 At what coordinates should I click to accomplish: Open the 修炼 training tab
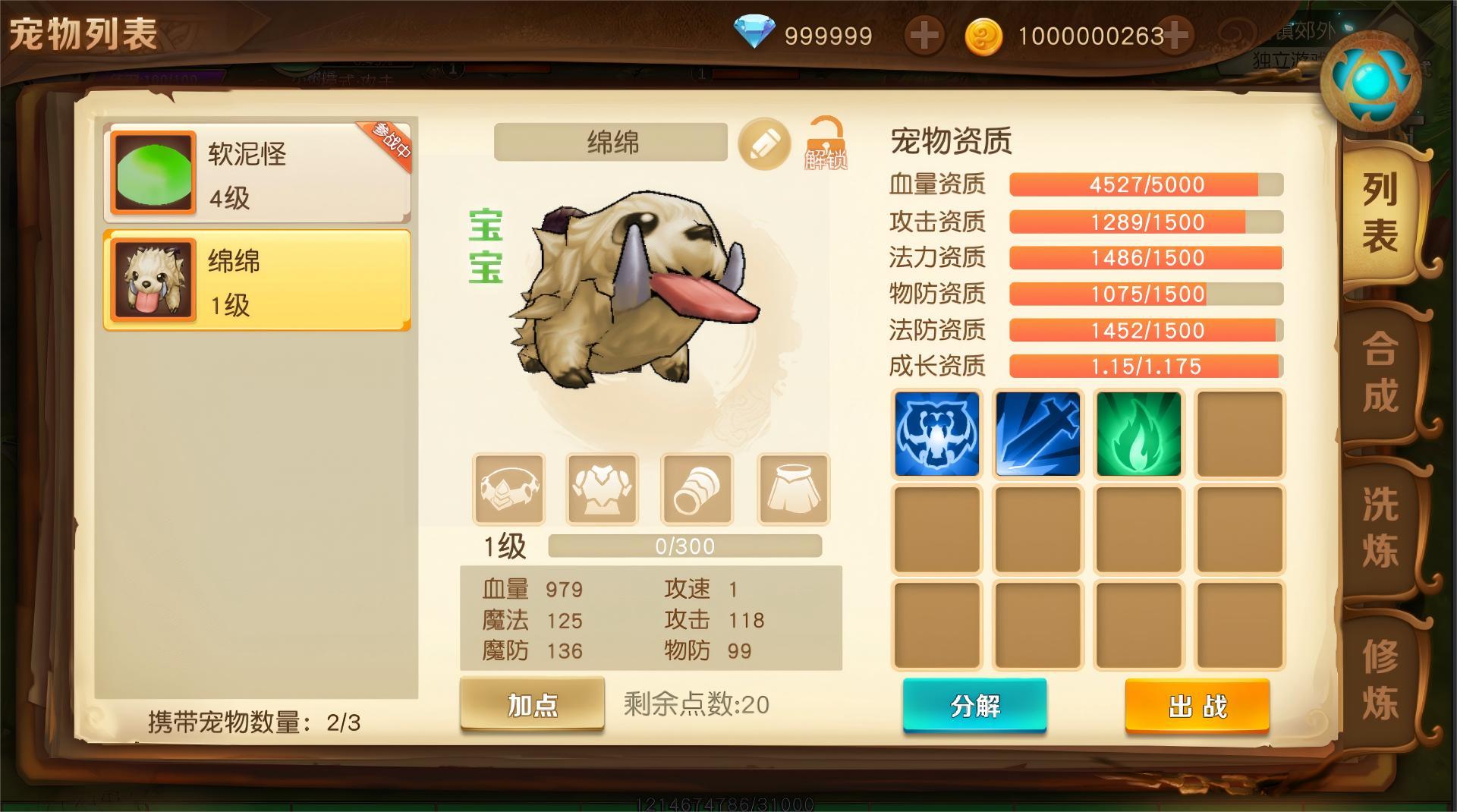[x=1379, y=679]
